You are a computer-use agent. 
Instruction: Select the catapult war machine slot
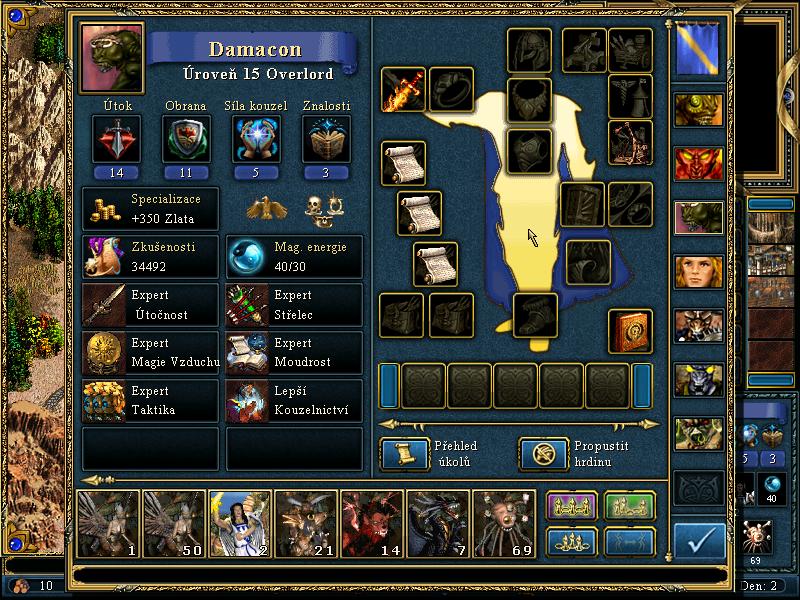coord(630,142)
